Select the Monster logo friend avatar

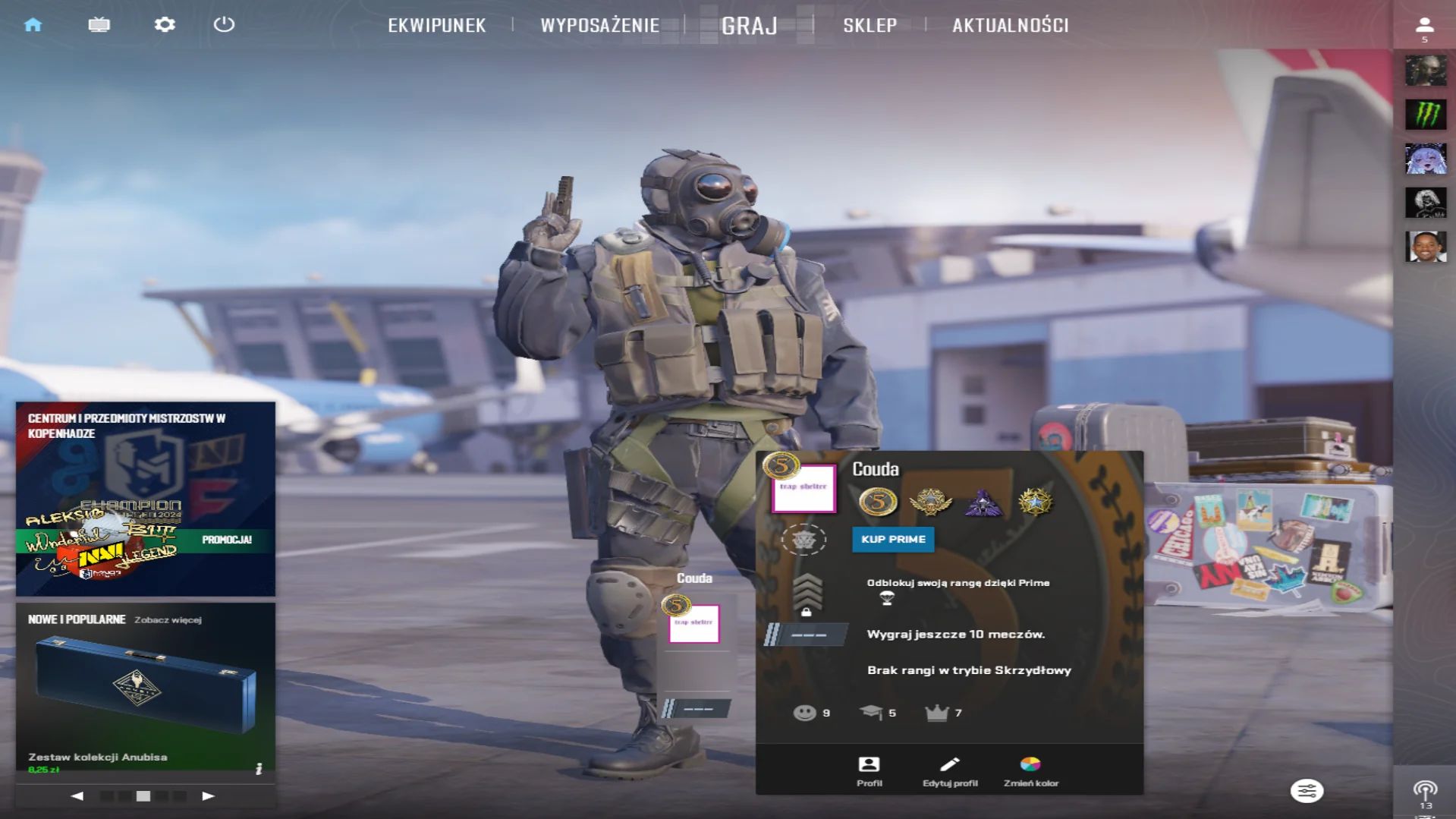(x=1425, y=115)
